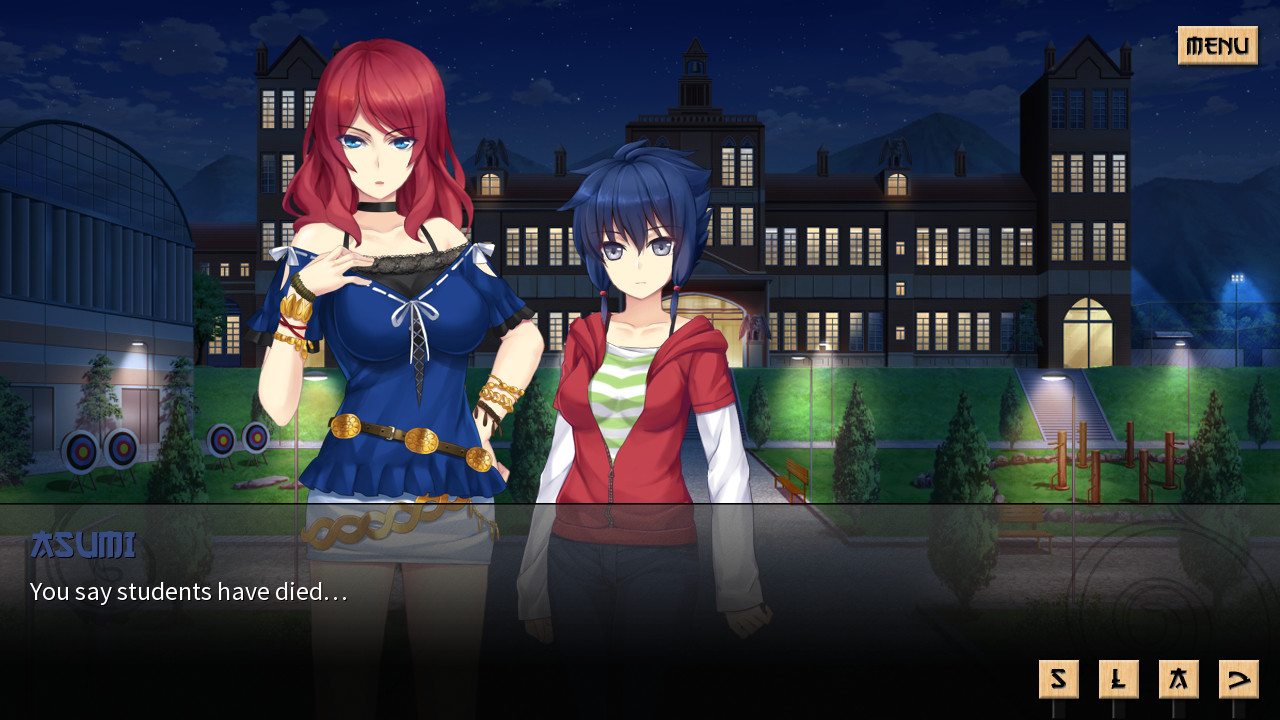Toggle Auto mode with the A tile
The width and height of the screenshot is (1280, 720).
(1179, 678)
